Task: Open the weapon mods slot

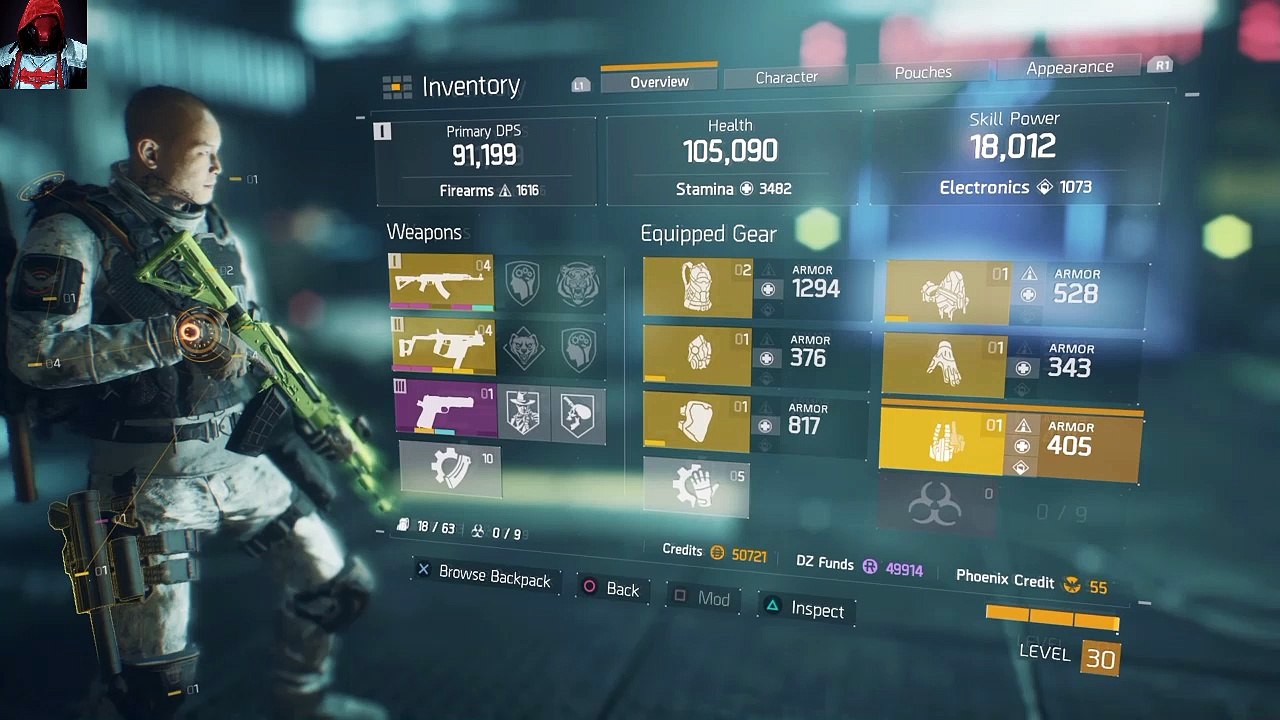Action: pyautogui.click(x=450, y=468)
